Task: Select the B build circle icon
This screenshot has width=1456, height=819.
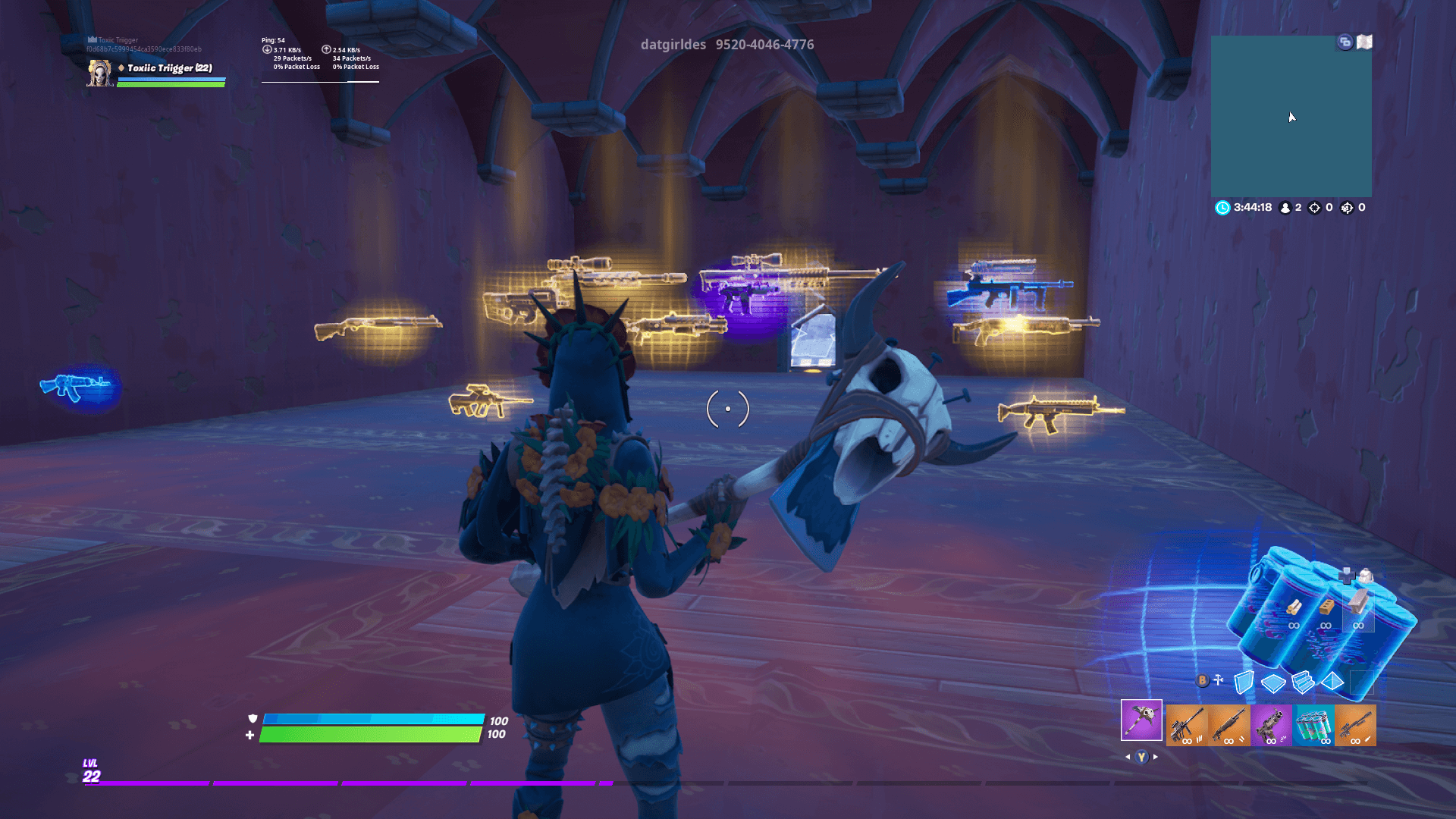Action: (x=1203, y=680)
